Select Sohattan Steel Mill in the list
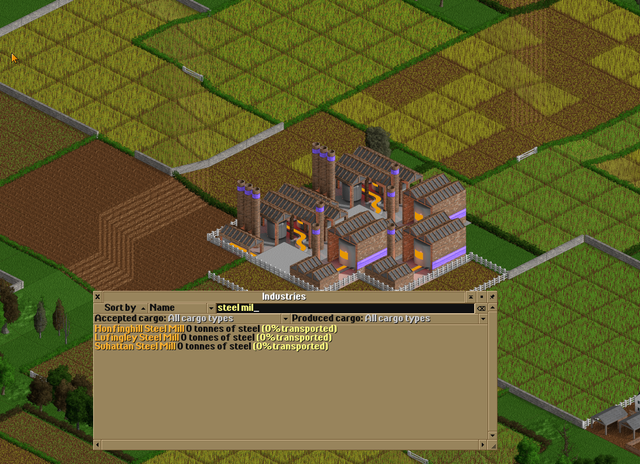The width and height of the screenshot is (640, 464). (x=136, y=346)
